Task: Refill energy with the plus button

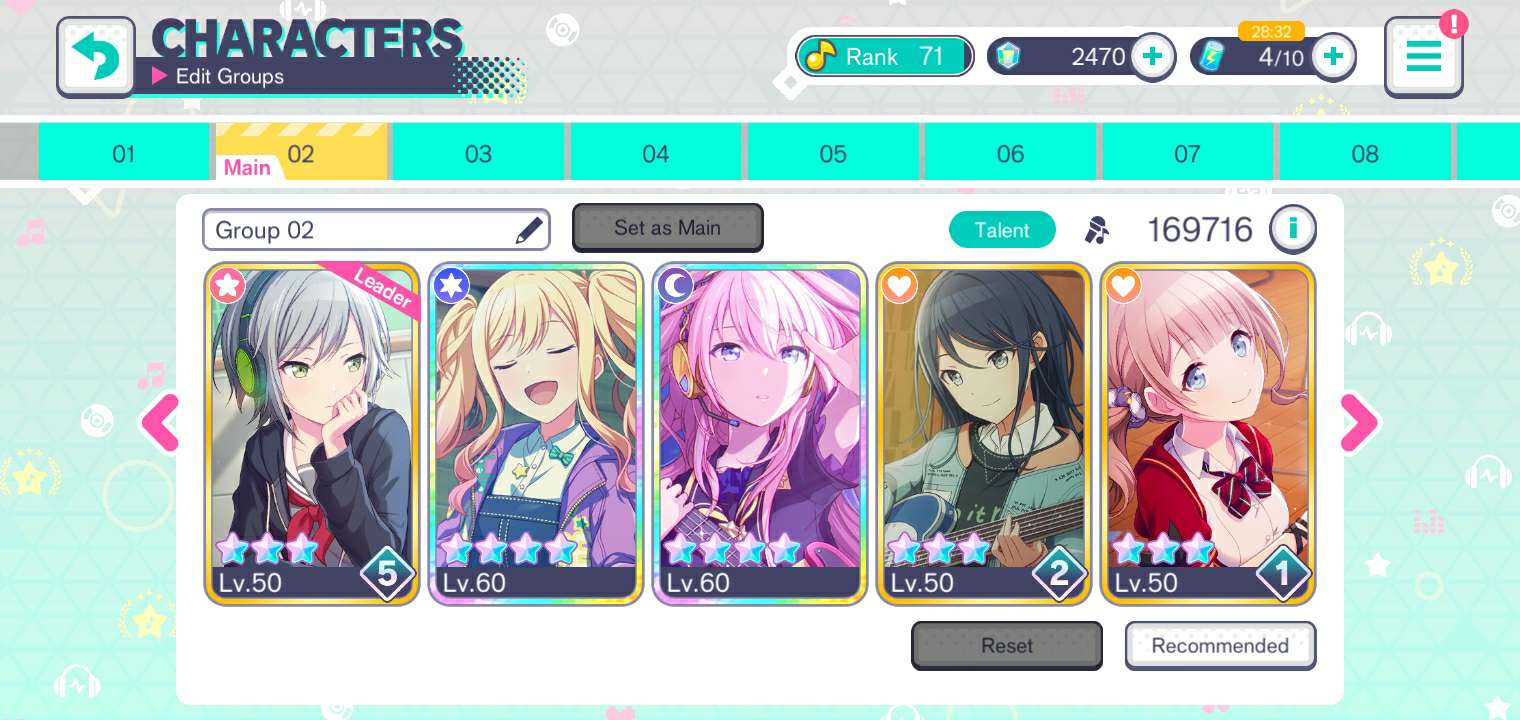Action: click(1332, 57)
